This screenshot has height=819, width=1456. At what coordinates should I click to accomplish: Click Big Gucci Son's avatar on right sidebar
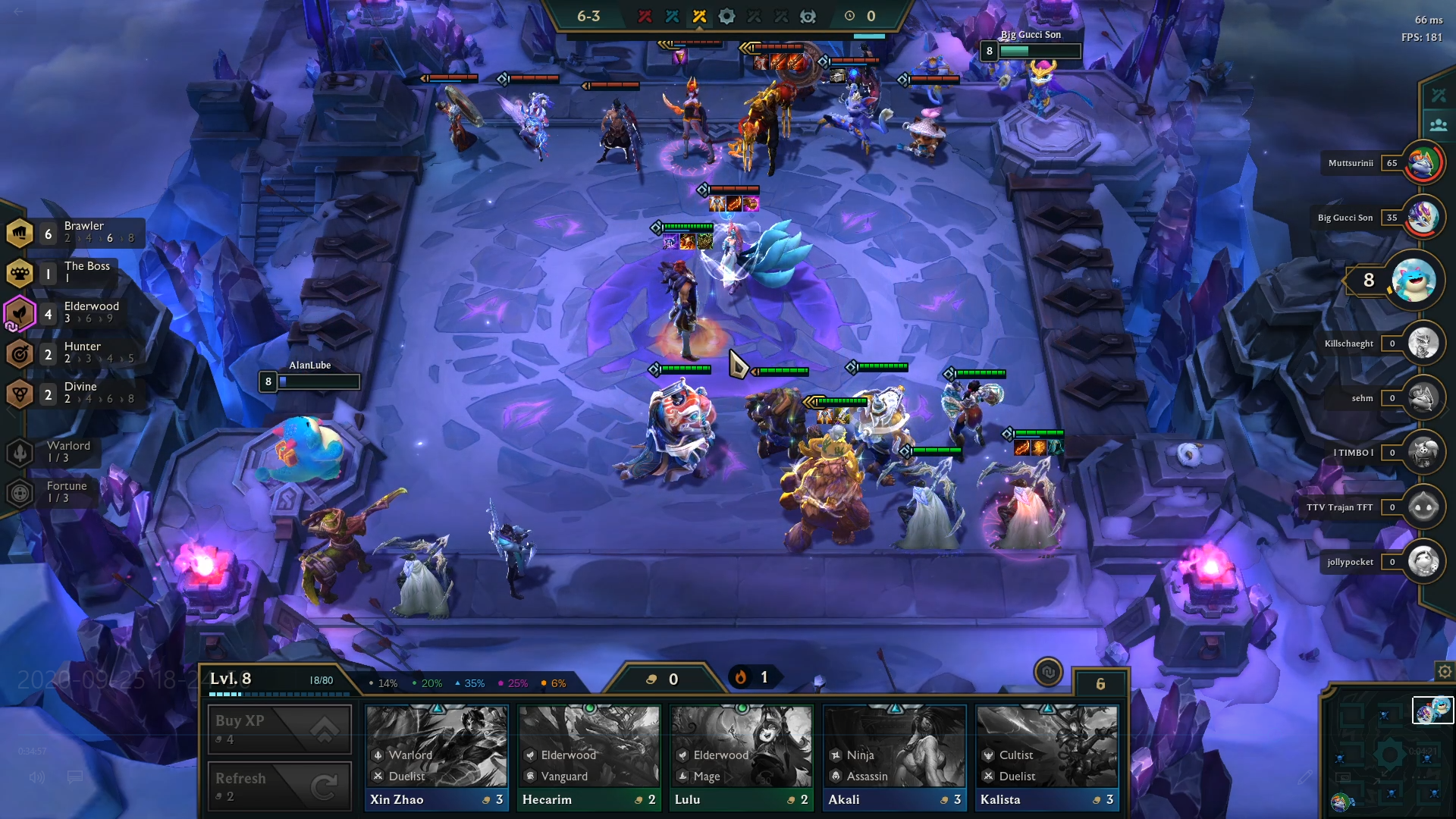pyautogui.click(x=1424, y=218)
